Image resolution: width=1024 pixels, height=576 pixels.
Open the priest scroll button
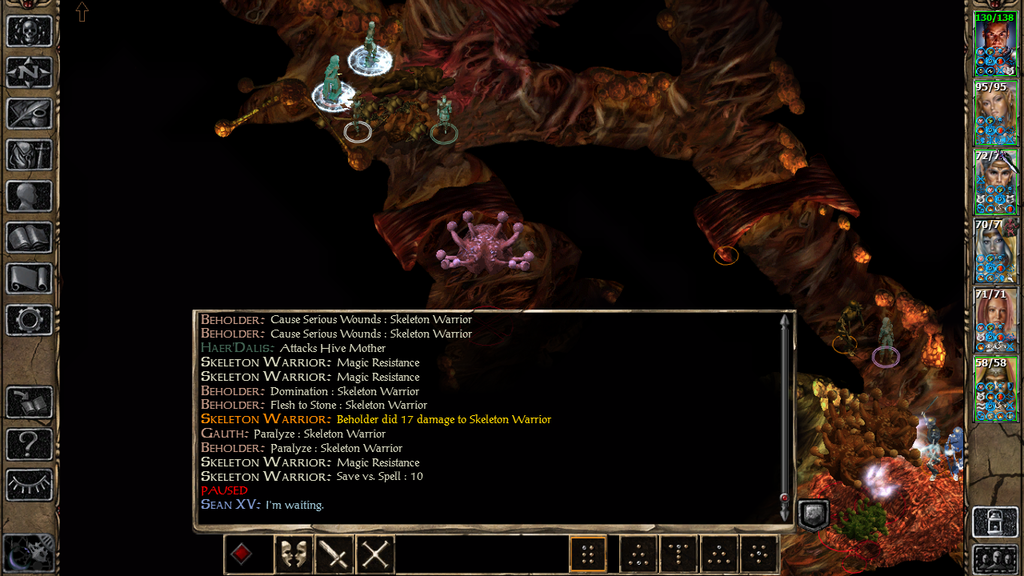[29, 278]
